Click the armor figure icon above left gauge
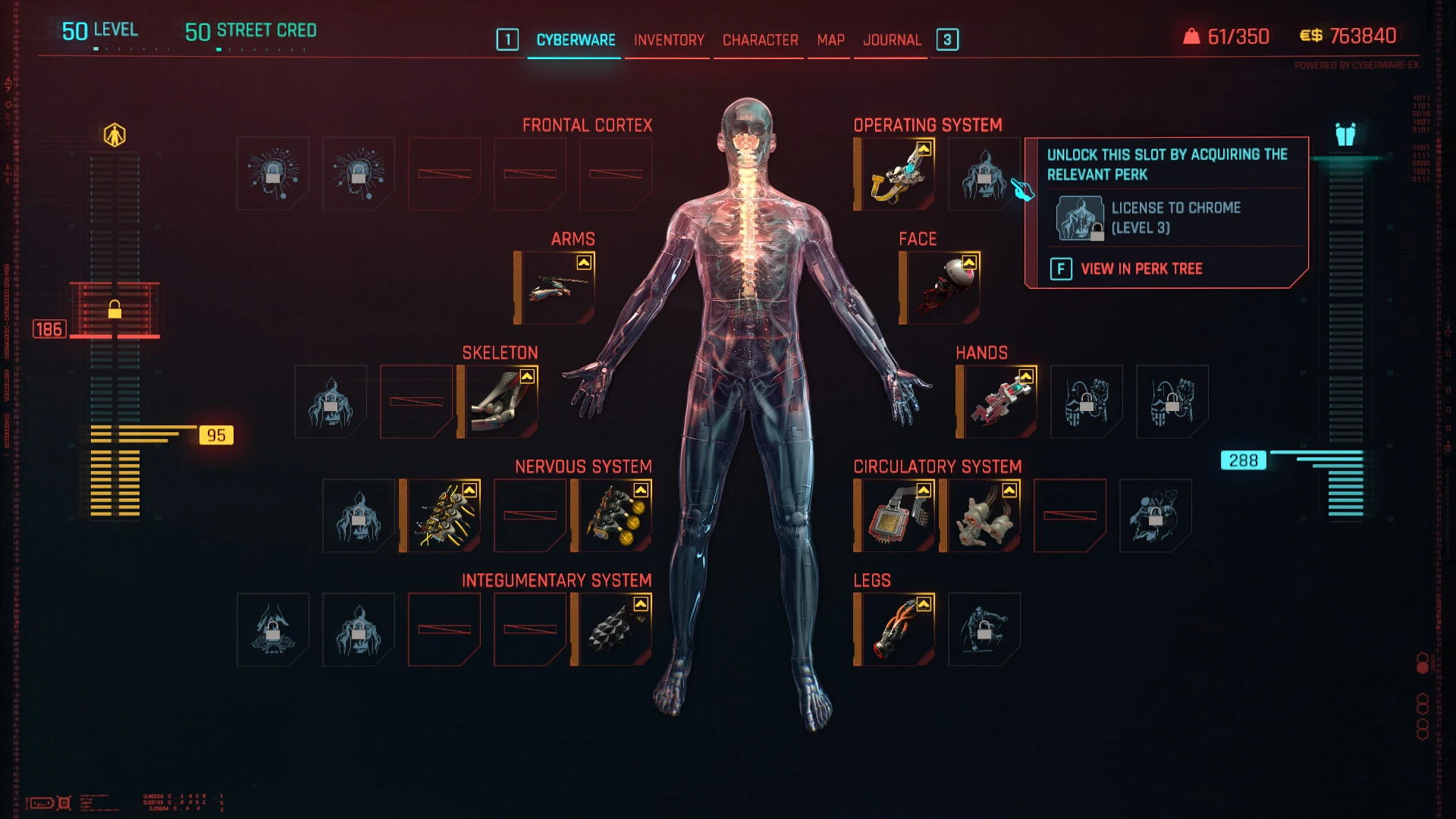This screenshot has height=819, width=1456. pos(115,136)
